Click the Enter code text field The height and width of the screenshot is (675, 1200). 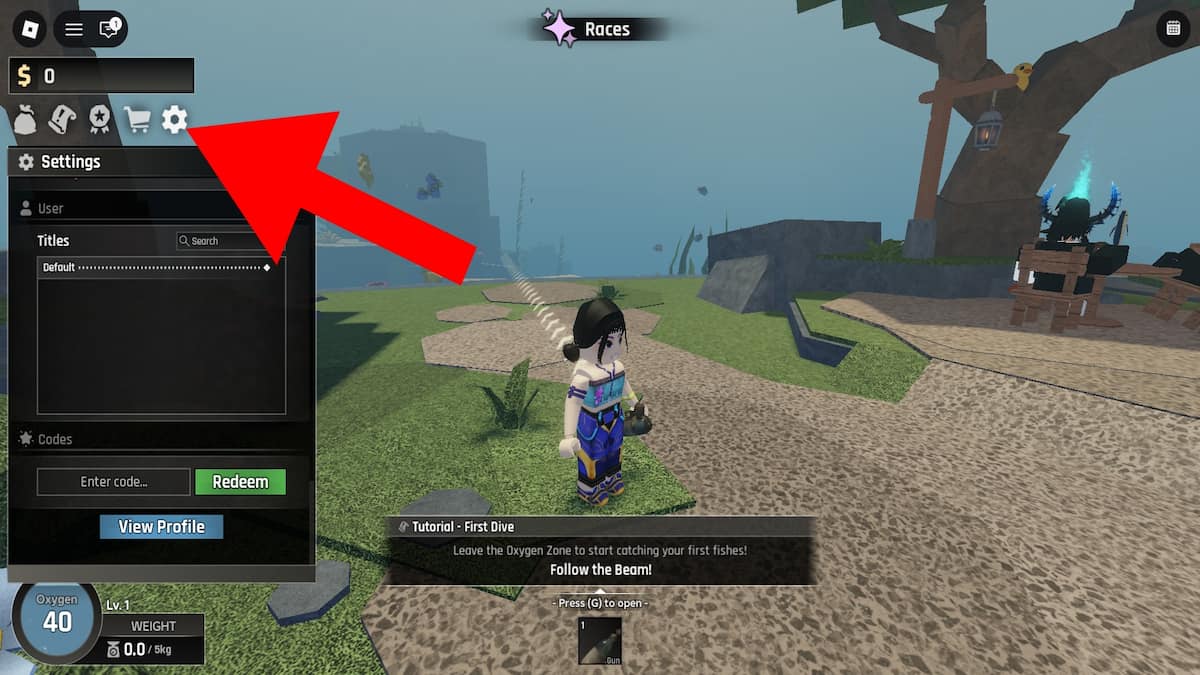[113, 482]
